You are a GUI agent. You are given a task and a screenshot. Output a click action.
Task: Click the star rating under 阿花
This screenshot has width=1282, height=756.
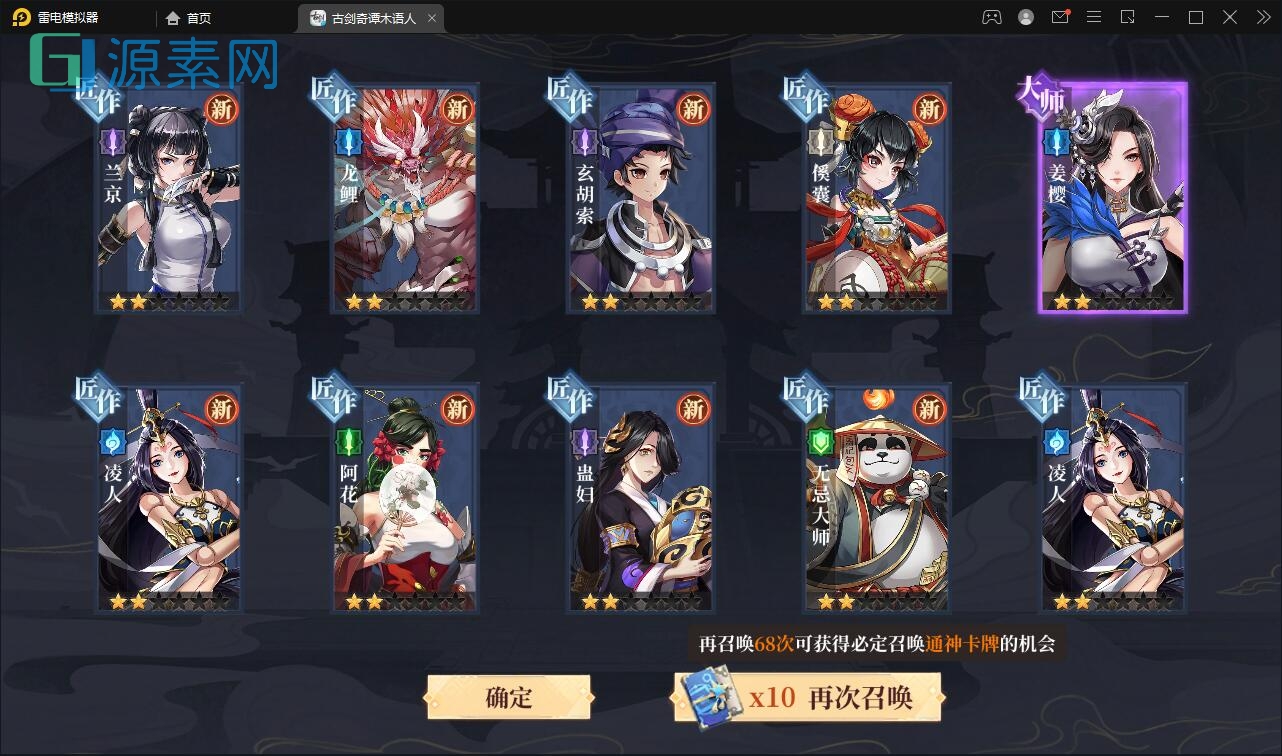coord(404,602)
